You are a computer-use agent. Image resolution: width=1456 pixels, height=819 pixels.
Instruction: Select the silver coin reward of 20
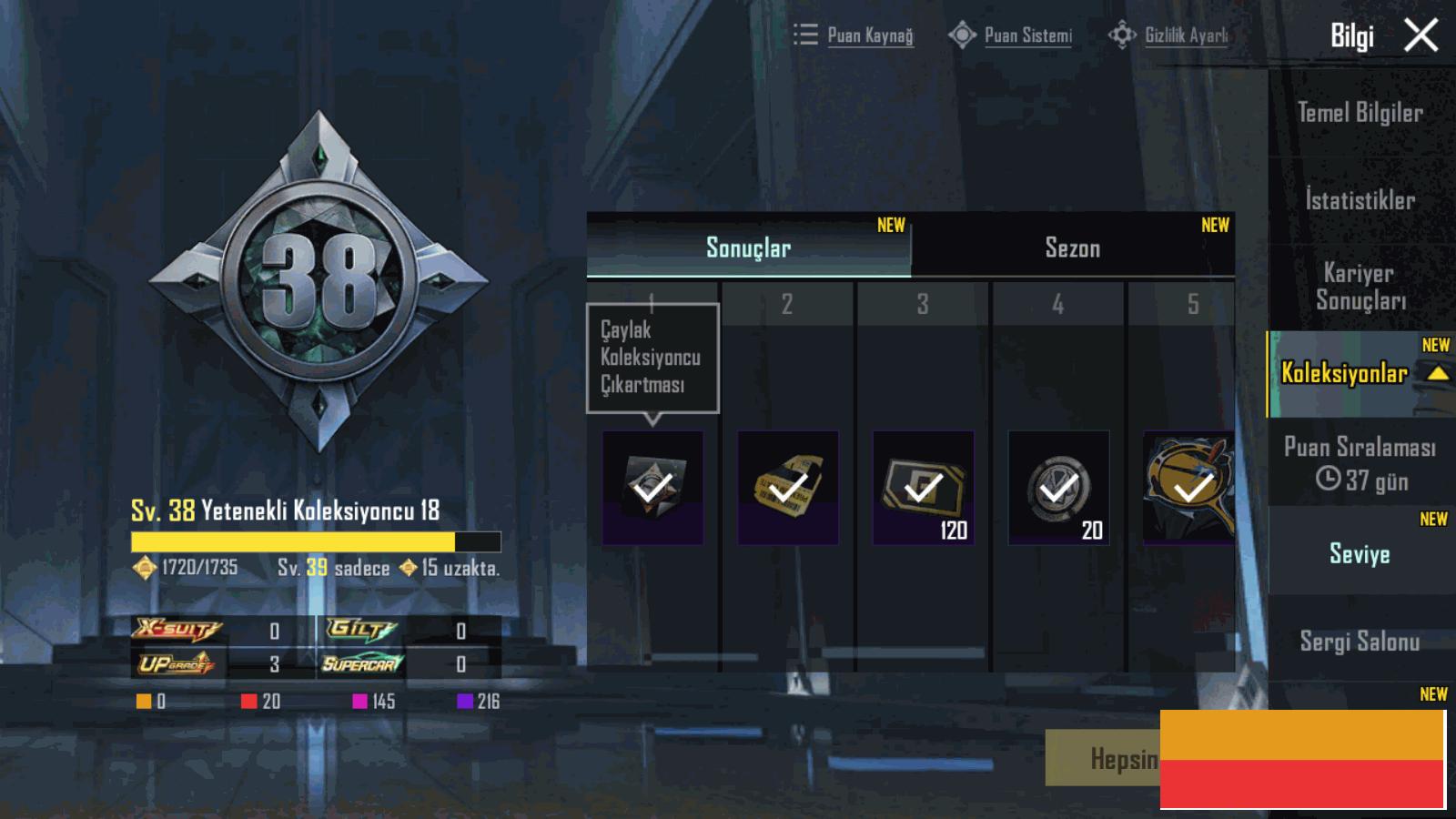(x=1058, y=488)
